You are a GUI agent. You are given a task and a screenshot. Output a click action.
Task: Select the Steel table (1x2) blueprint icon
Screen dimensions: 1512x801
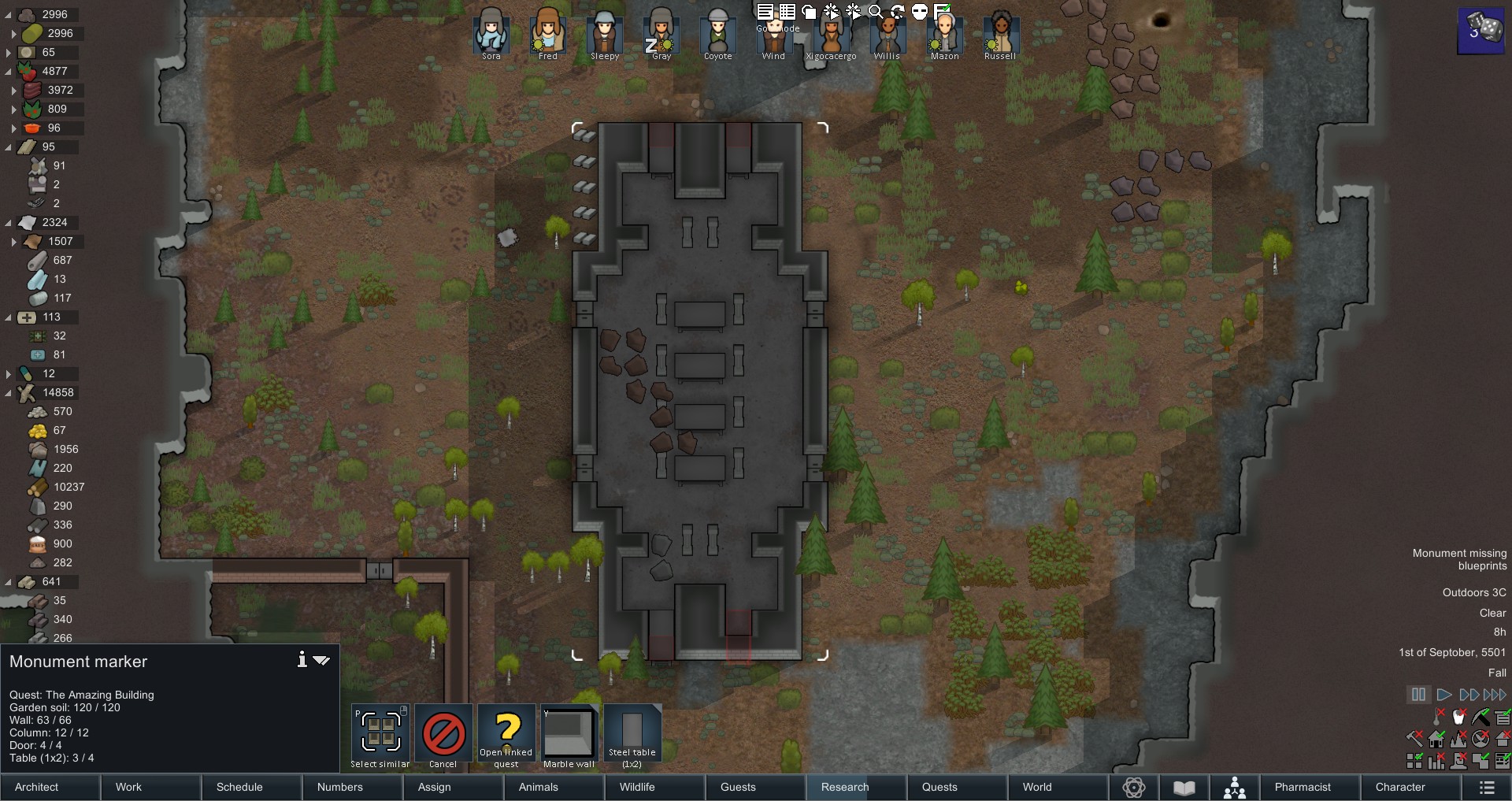click(632, 732)
